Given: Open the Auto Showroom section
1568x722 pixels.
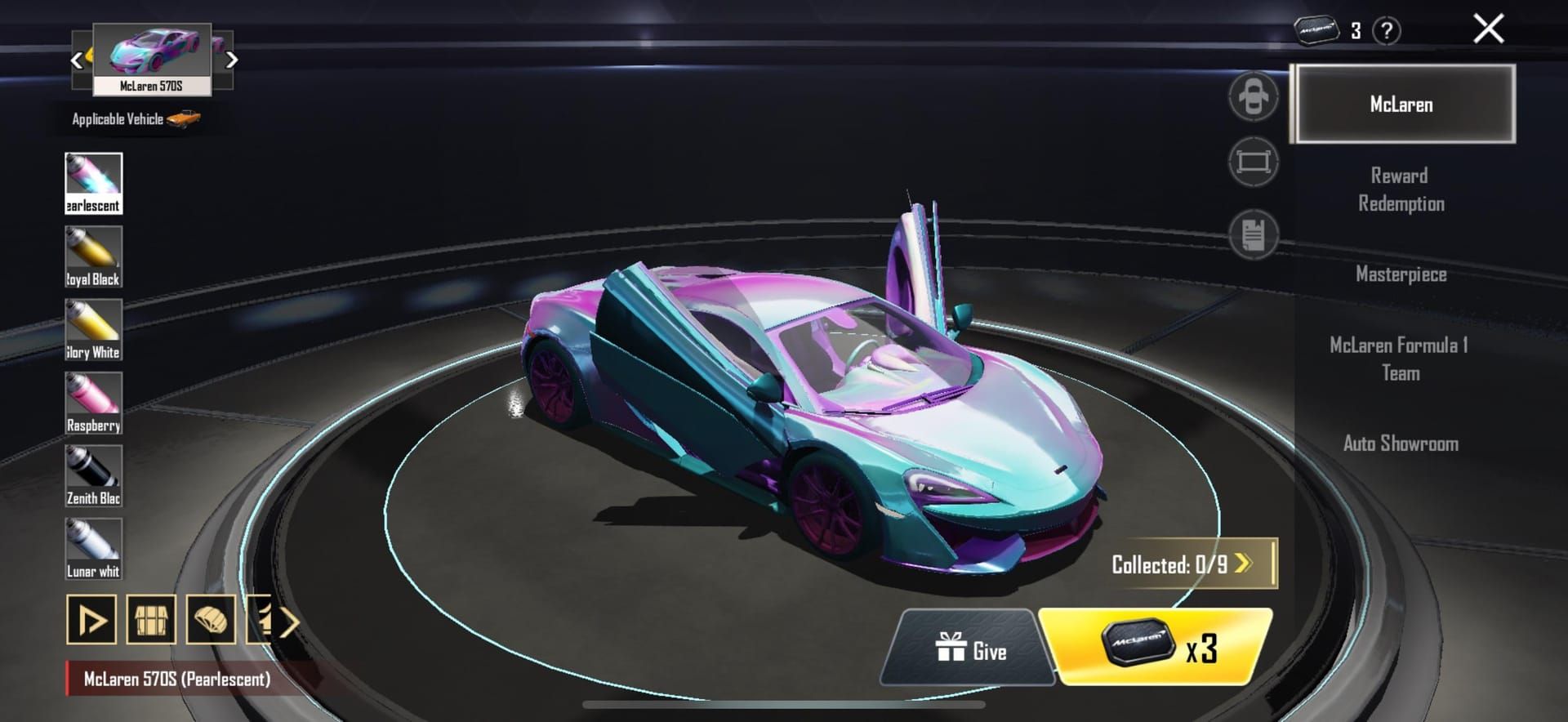Looking at the screenshot, I should 1401,443.
